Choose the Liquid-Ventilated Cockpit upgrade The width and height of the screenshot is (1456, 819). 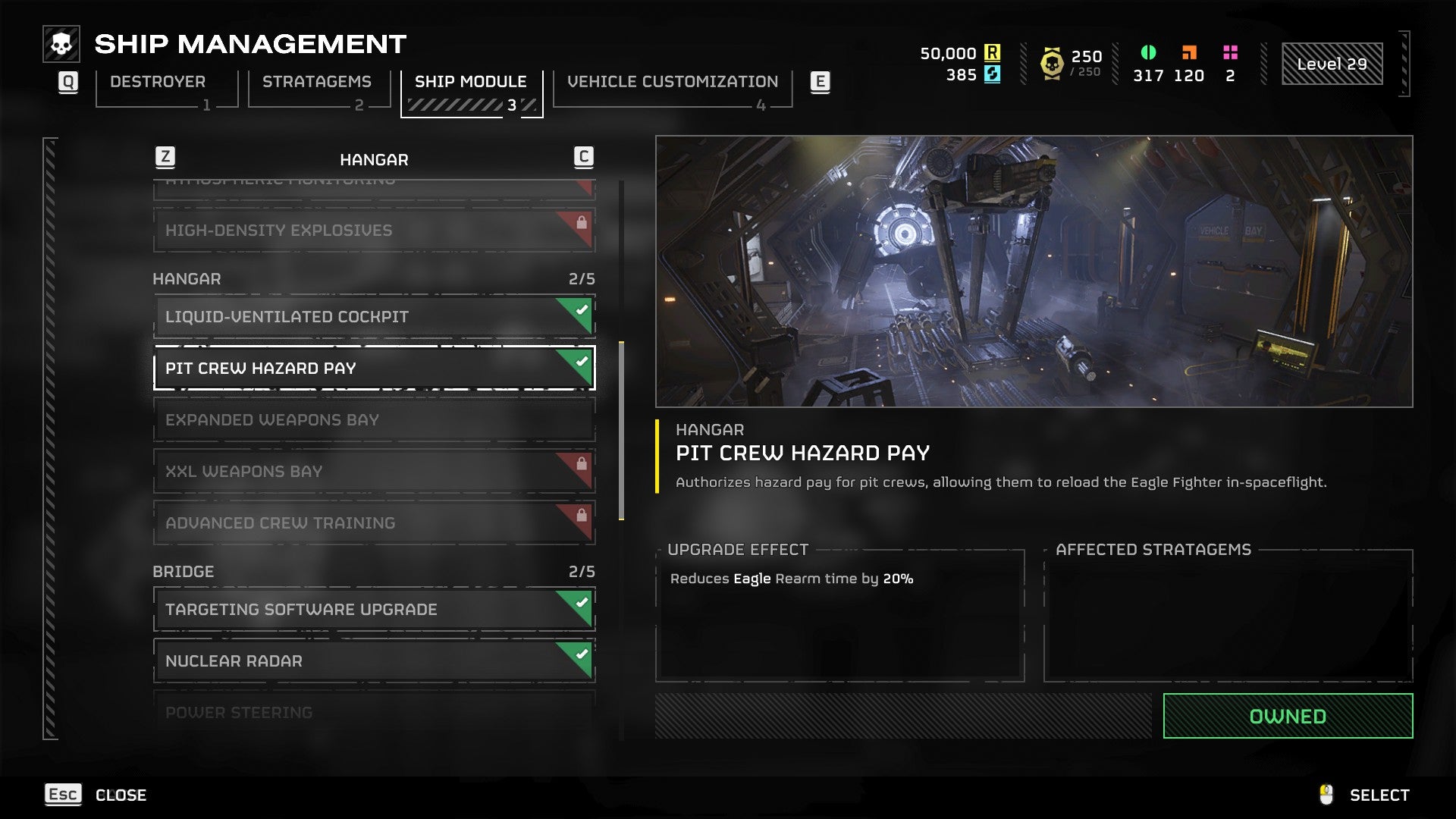tap(373, 317)
